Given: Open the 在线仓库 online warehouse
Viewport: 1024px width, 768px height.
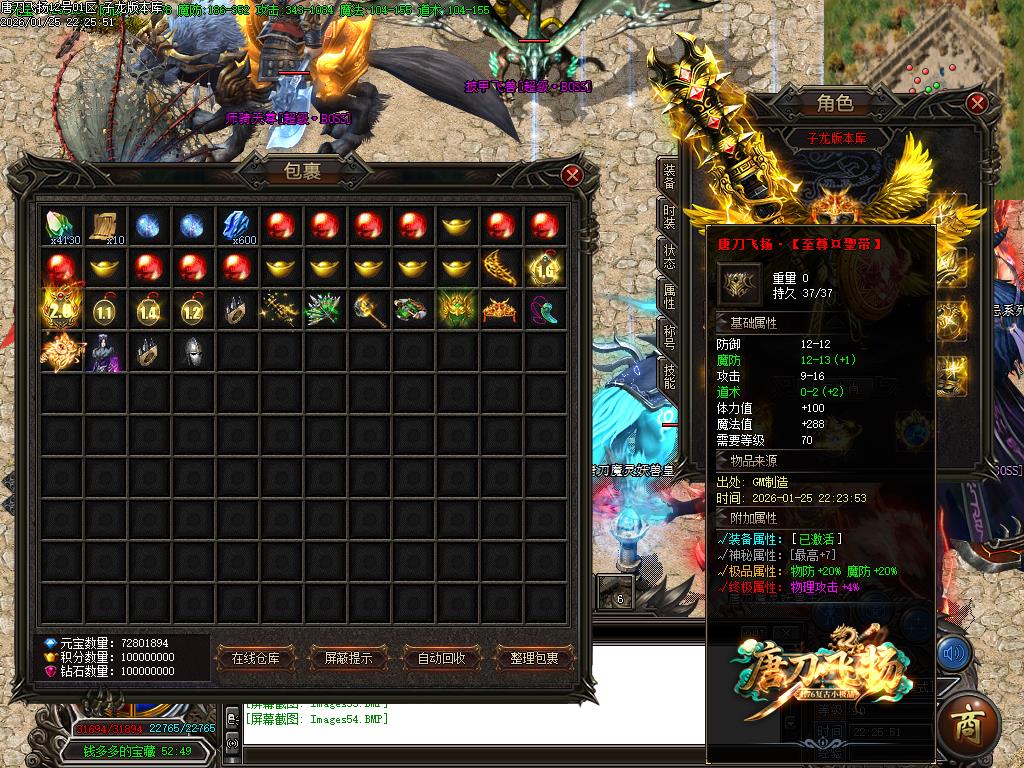Looking at the screenshot, I should pyautogui.click(x=262, y=658).
